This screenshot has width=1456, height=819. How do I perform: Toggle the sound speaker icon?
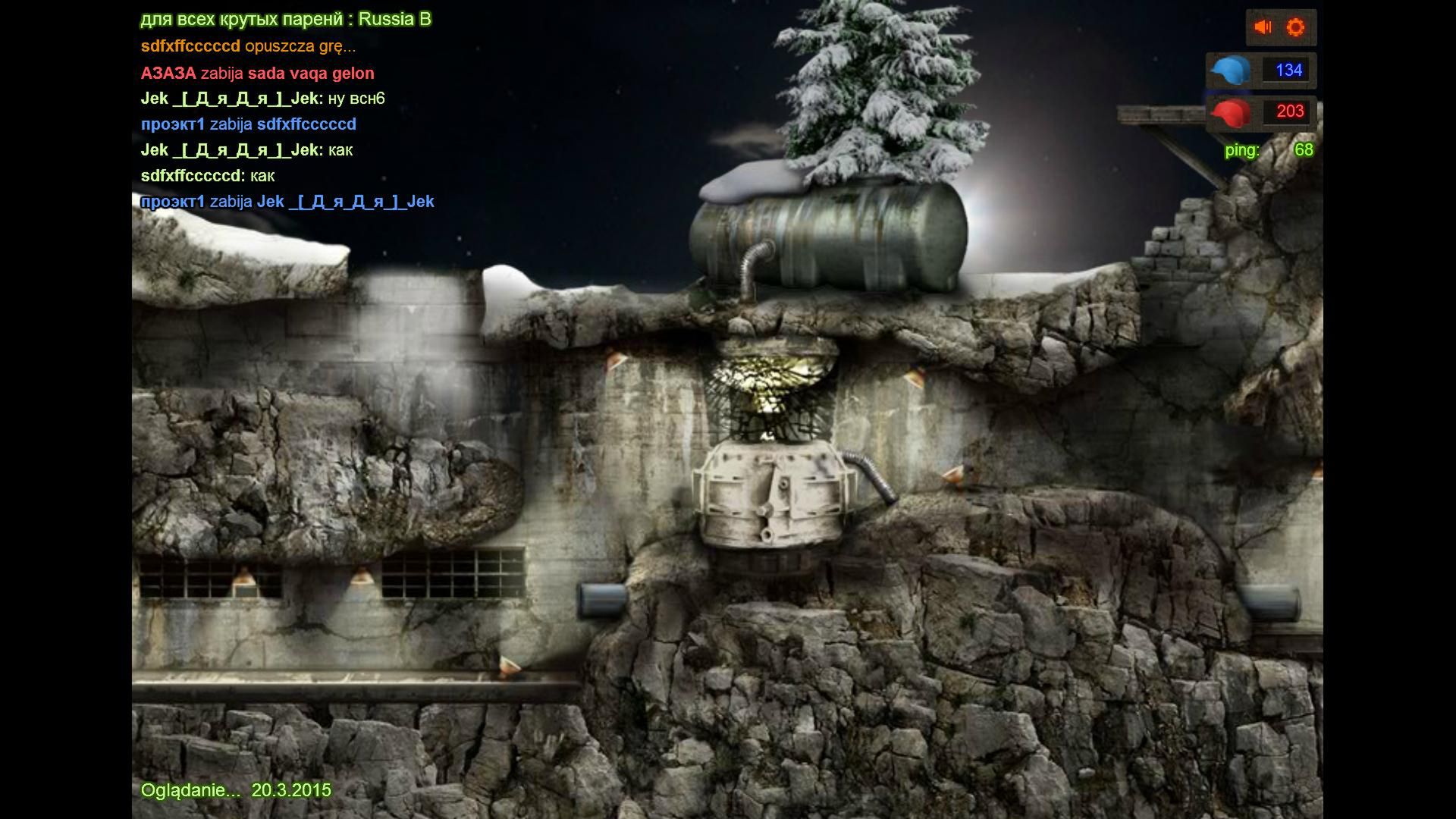[x=1263, y=27]
